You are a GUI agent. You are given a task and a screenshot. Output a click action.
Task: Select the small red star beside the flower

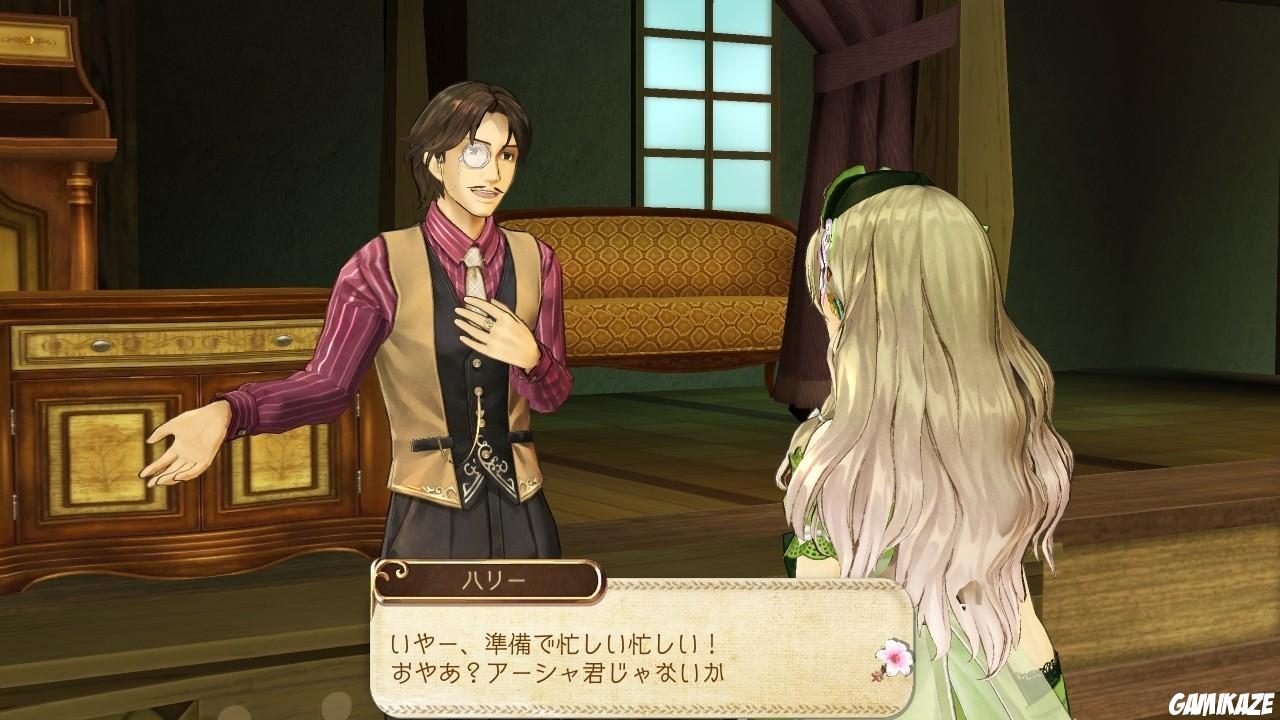(873, 675)
